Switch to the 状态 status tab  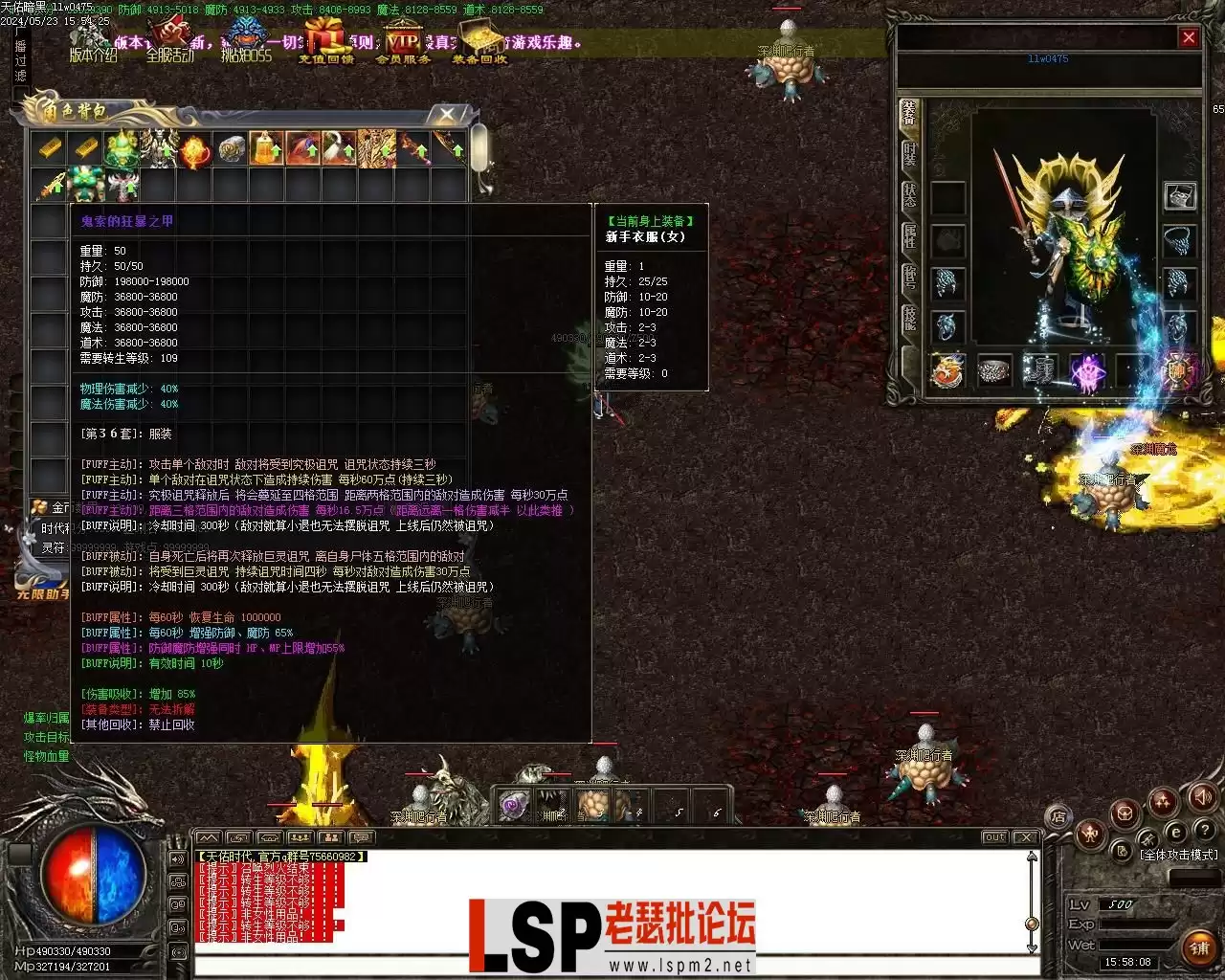pyautogui.click(x=910, y=196)
